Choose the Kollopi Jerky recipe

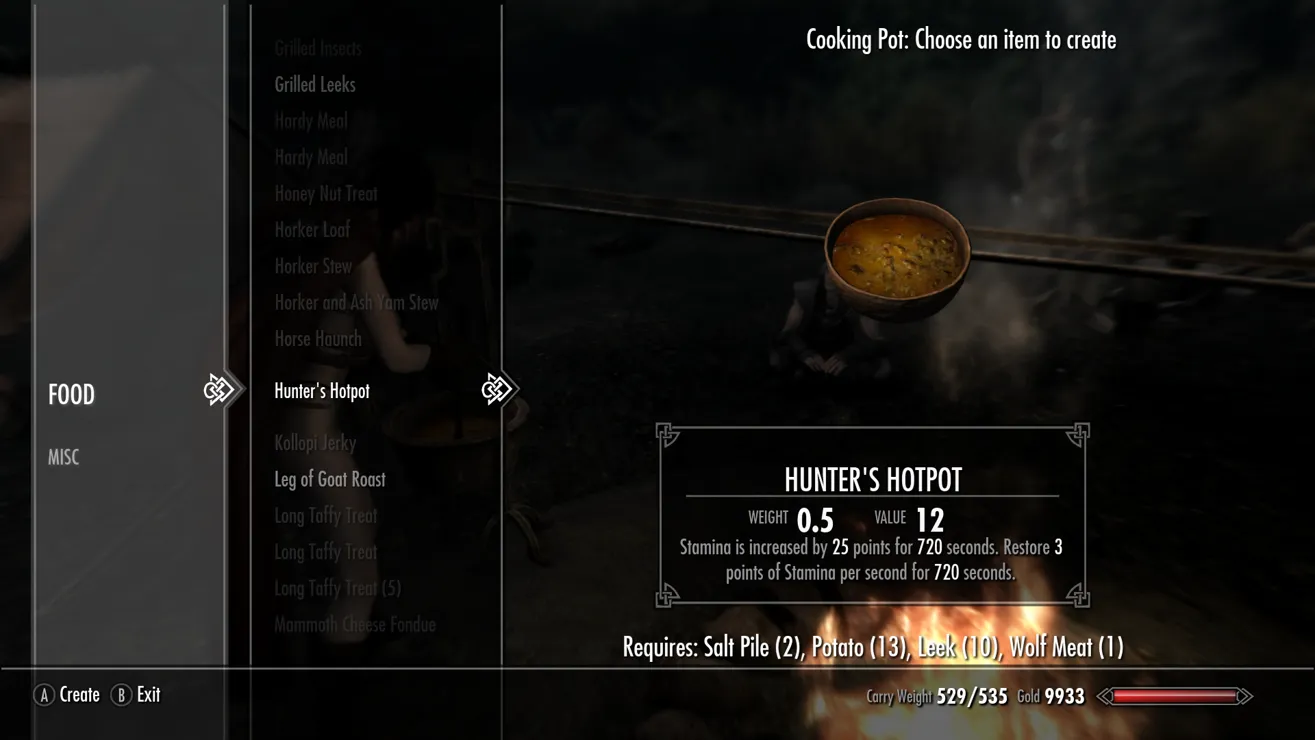(315, 443)
